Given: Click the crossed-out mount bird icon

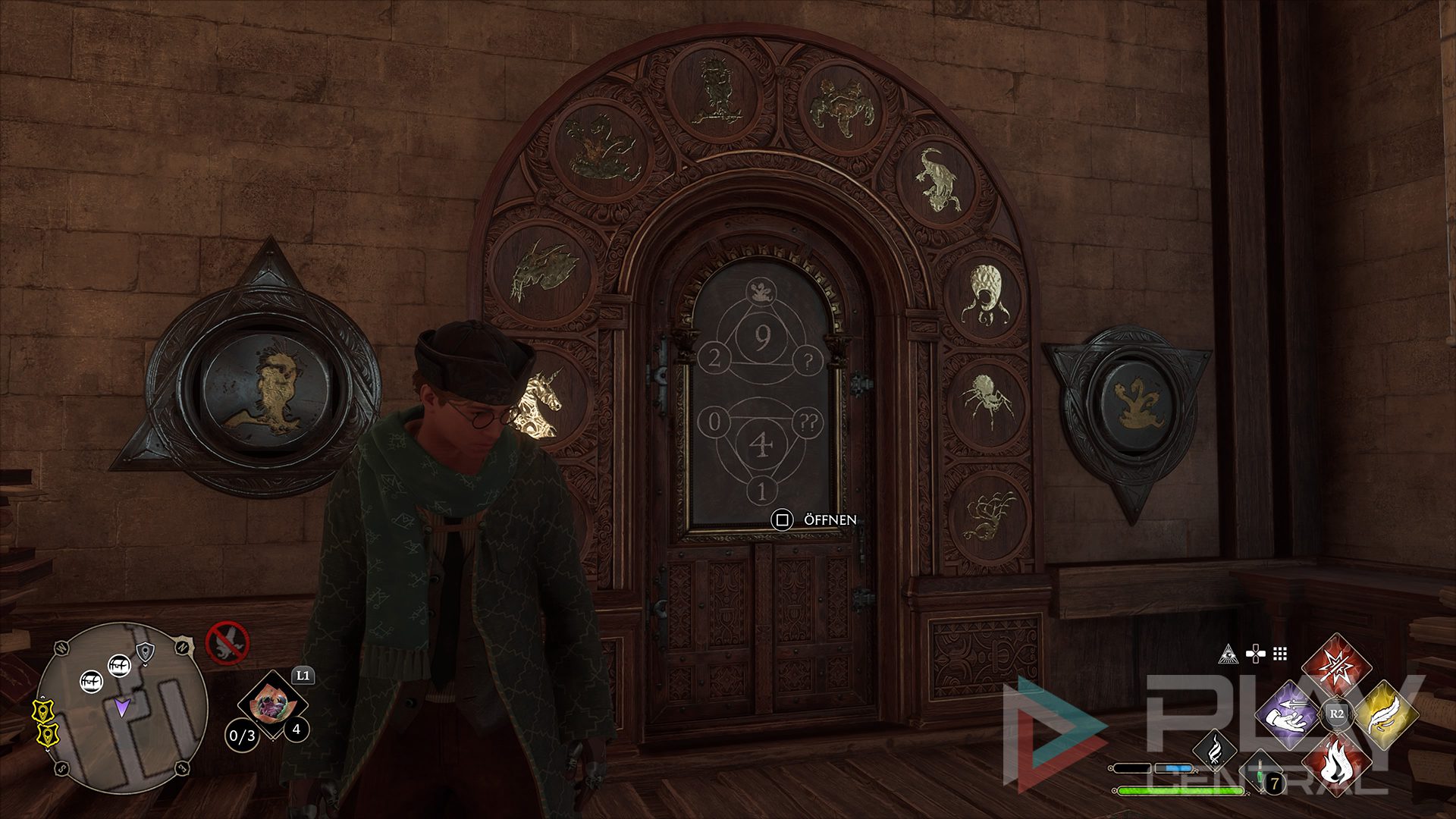Looking at the screenshot, I should [x=227, y=643].
